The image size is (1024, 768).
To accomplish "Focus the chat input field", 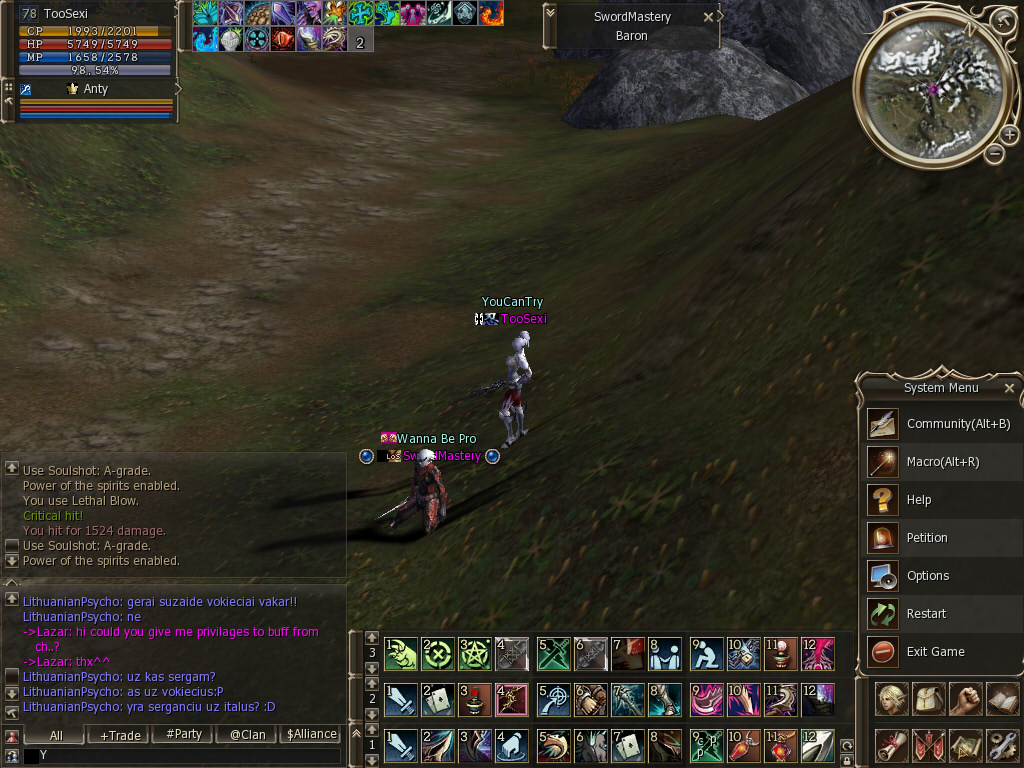I will tap(180, 756).
